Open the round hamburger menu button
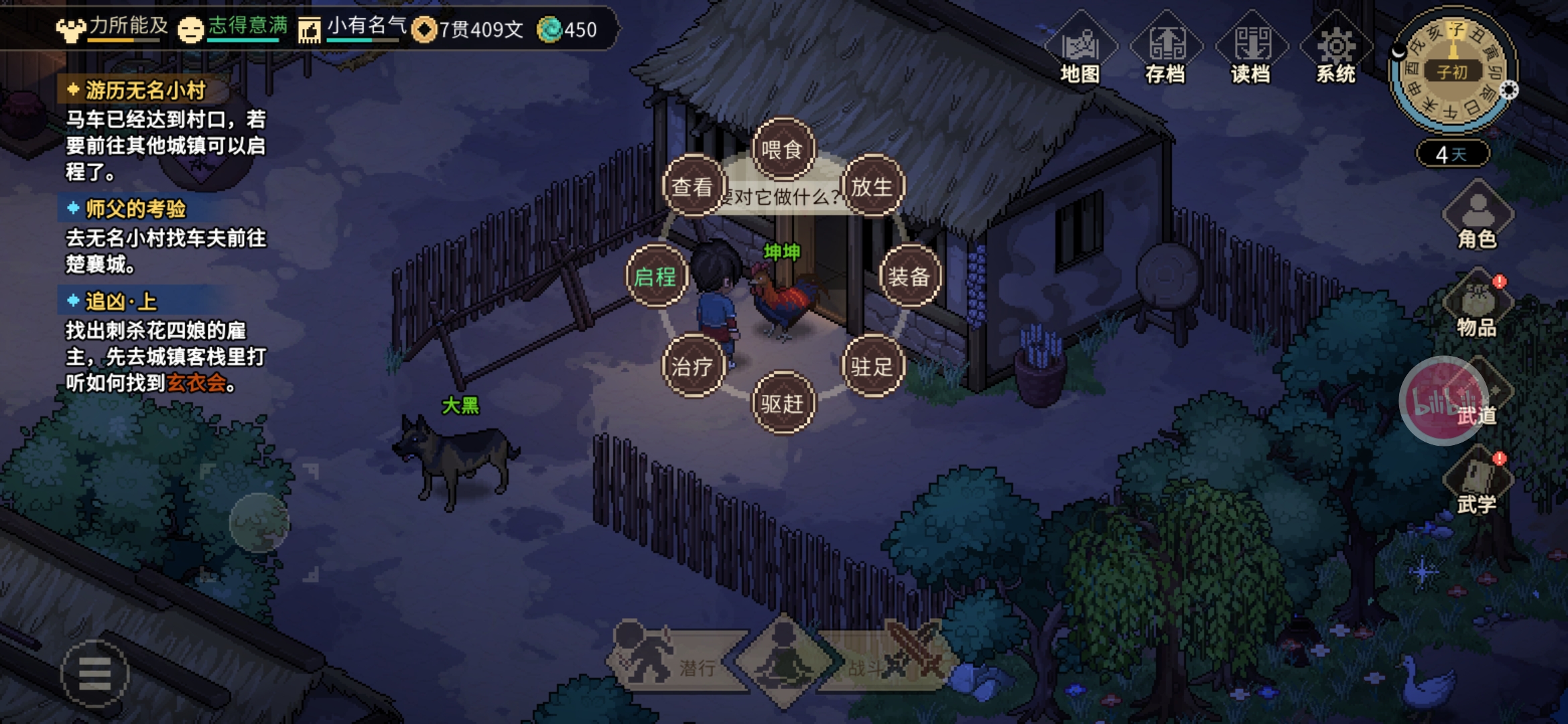Viewport: 1568px width, 724px height. pyautogui.click(x=94, y=673)
